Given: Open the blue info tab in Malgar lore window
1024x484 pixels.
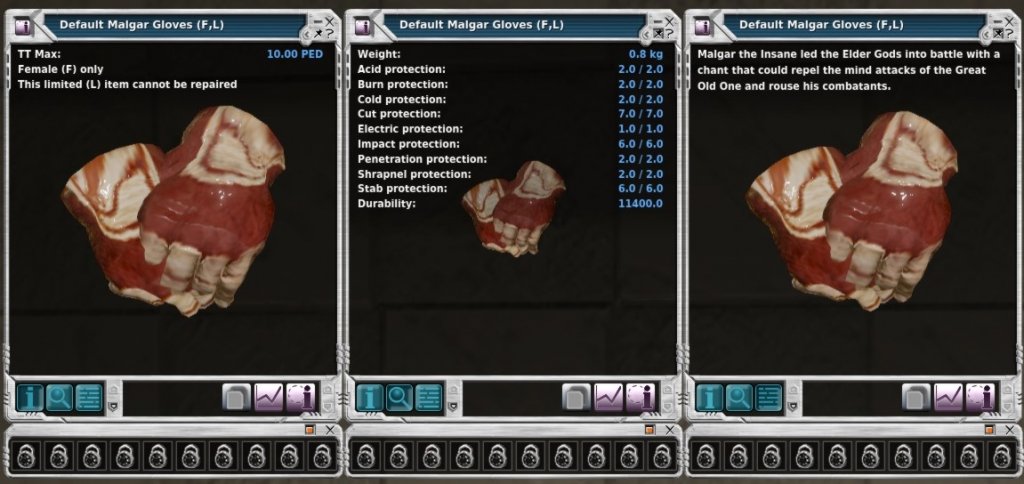Looking at the screenshot, I should tap(710, 397).
